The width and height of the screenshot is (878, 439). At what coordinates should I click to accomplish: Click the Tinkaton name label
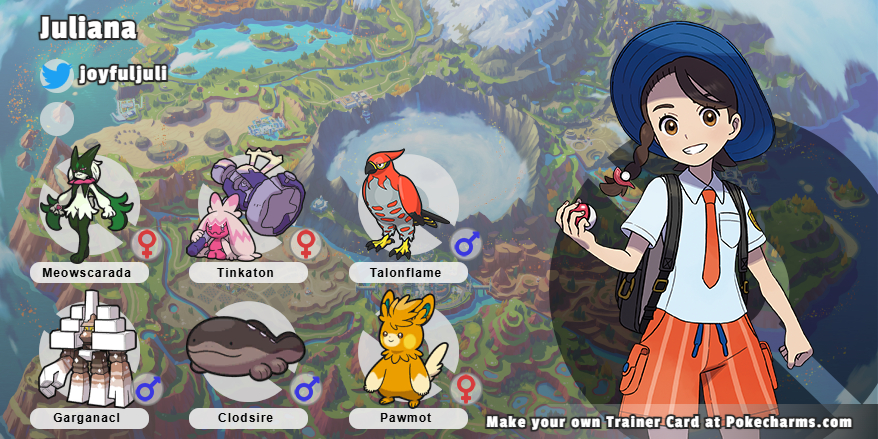(247, 272)
